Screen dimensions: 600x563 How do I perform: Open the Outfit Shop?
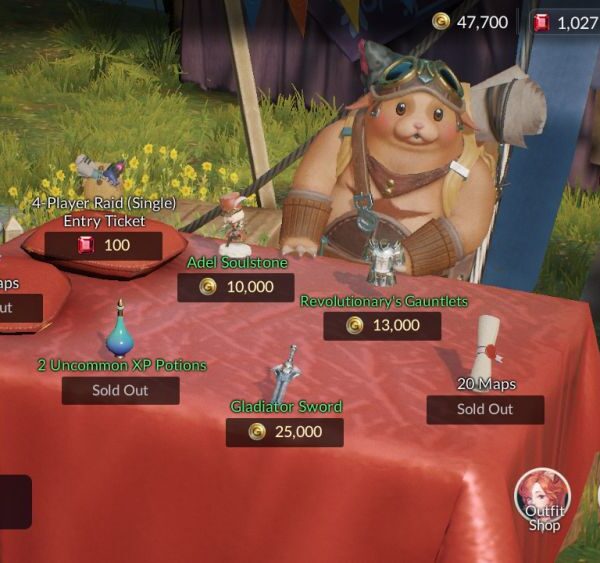(x=543, y=500)
